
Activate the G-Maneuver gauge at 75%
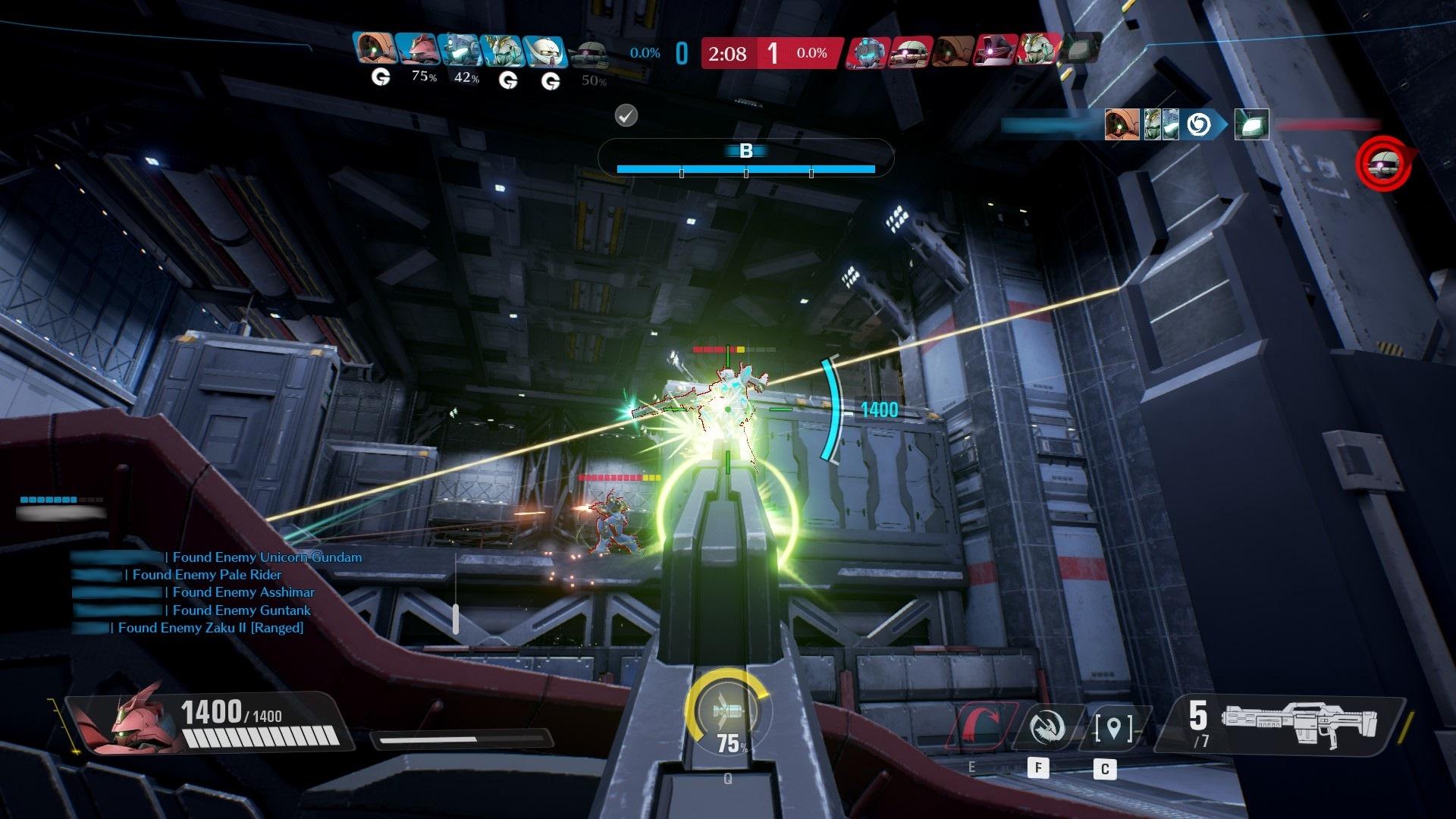pyautogui.click(x=726, y=714)
